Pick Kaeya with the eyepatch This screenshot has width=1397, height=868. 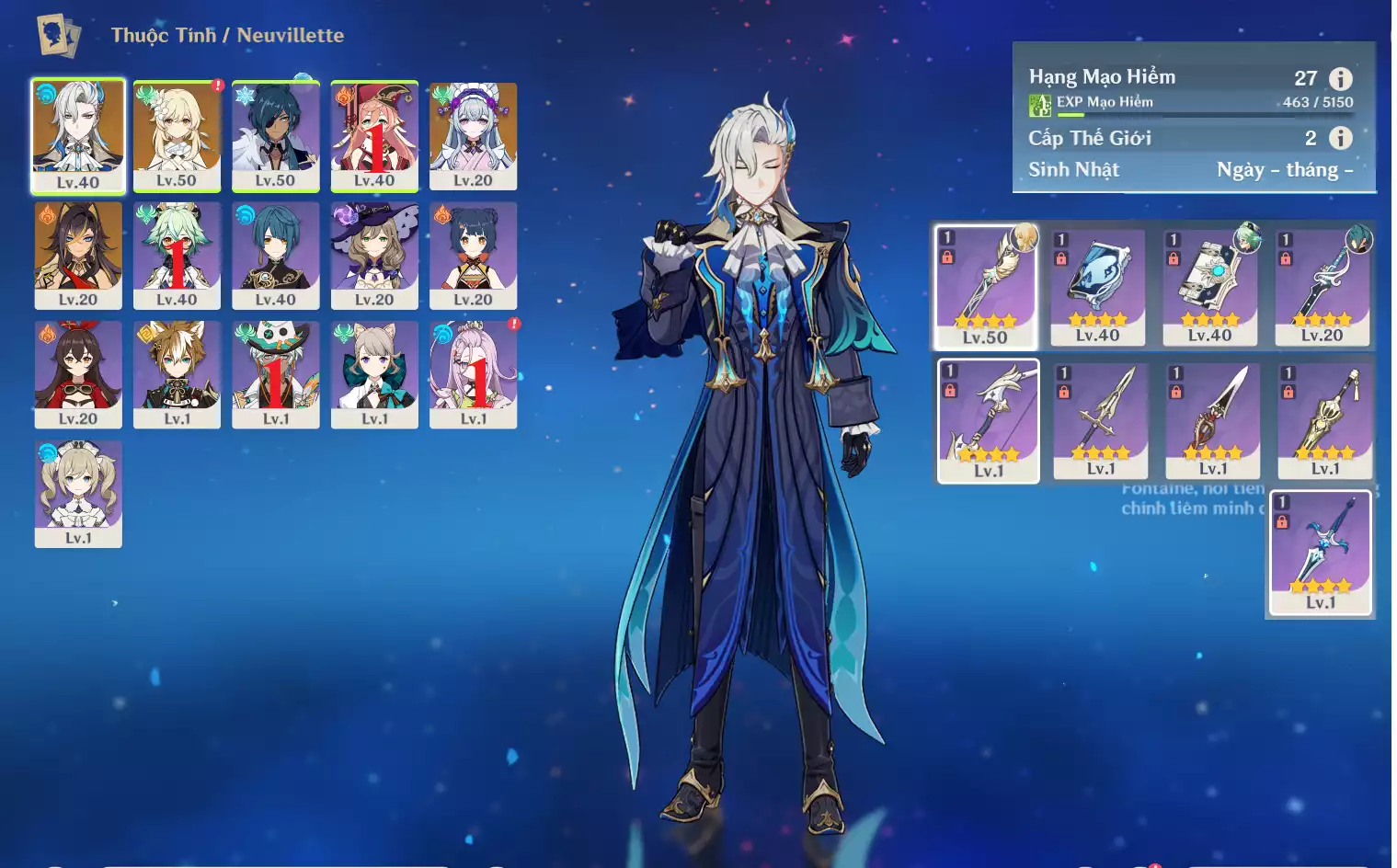[x=275, y=135]
